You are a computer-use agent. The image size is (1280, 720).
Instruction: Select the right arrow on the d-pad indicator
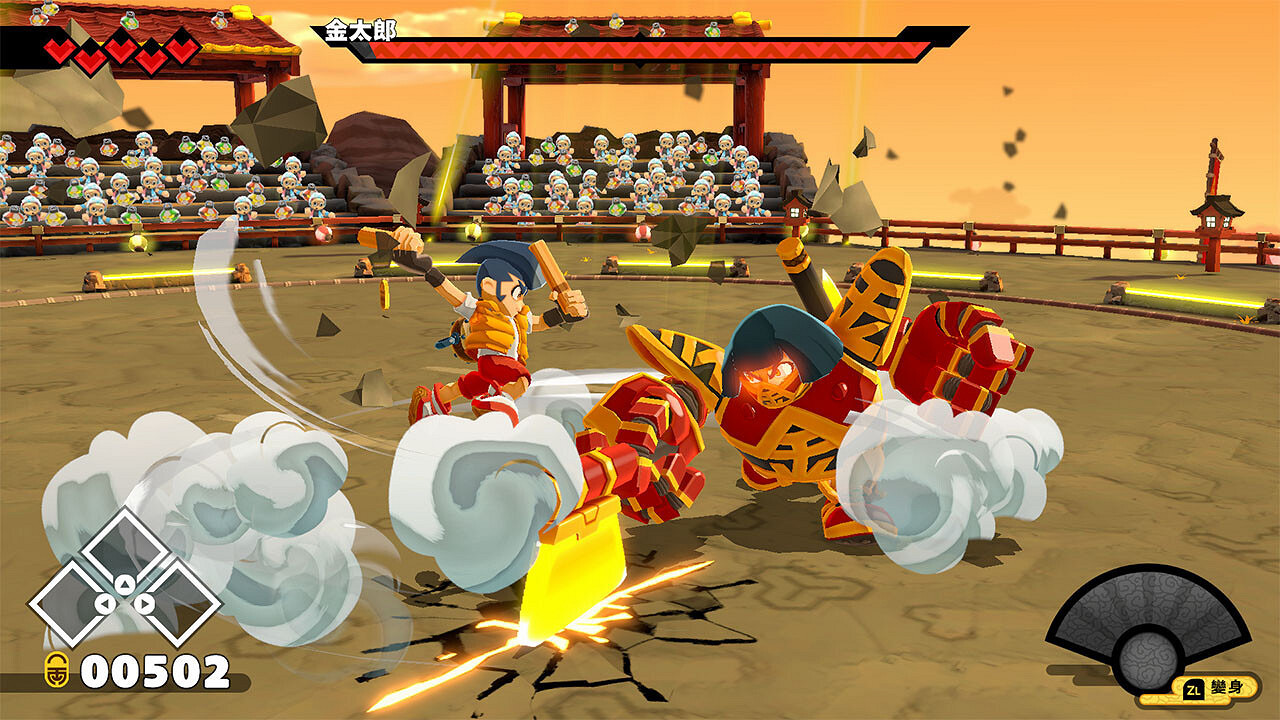146,602
